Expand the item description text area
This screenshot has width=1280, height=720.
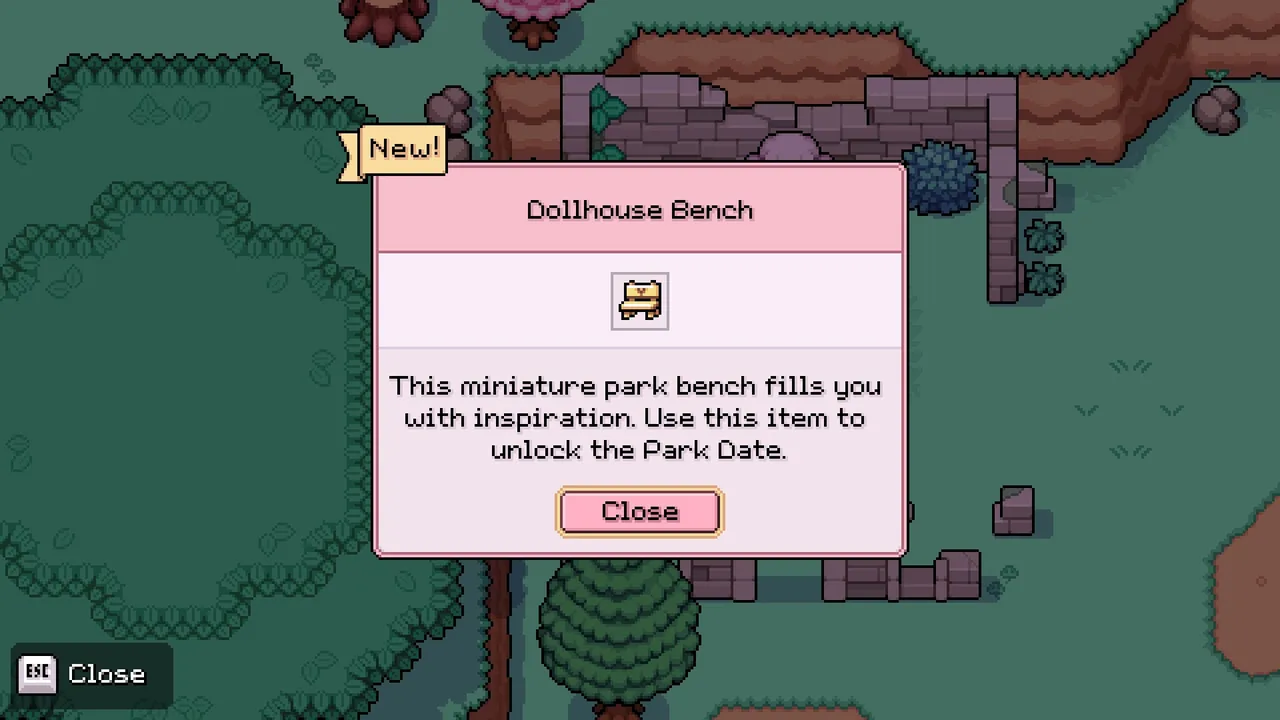click(639, 418)
